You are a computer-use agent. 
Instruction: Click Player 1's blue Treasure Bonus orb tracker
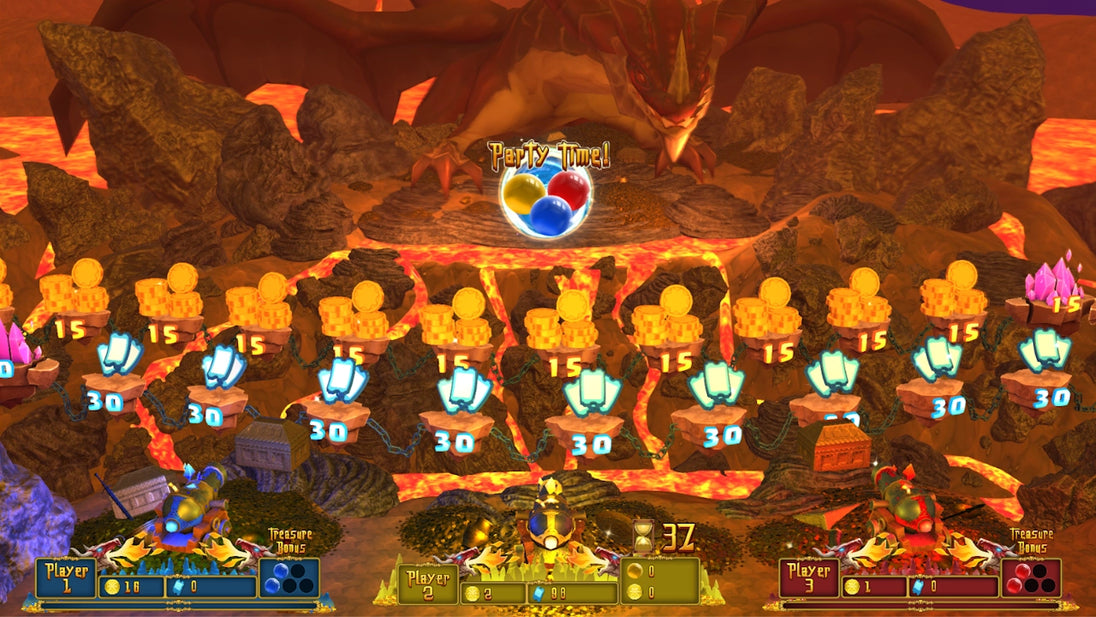pyautogui.click(x=289, y=578)
